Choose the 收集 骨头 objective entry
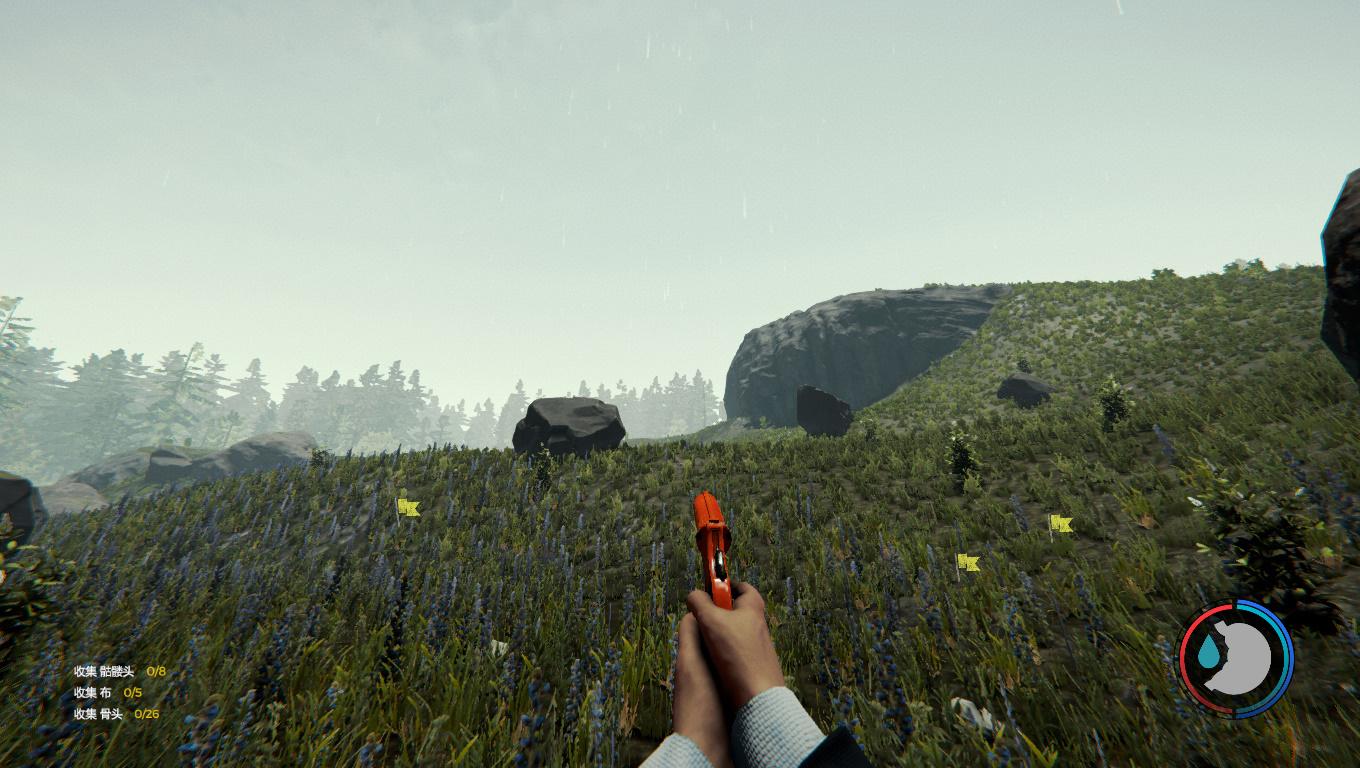Image resolution: width=1360 pixels, height=768 pixels. (115, 713)
